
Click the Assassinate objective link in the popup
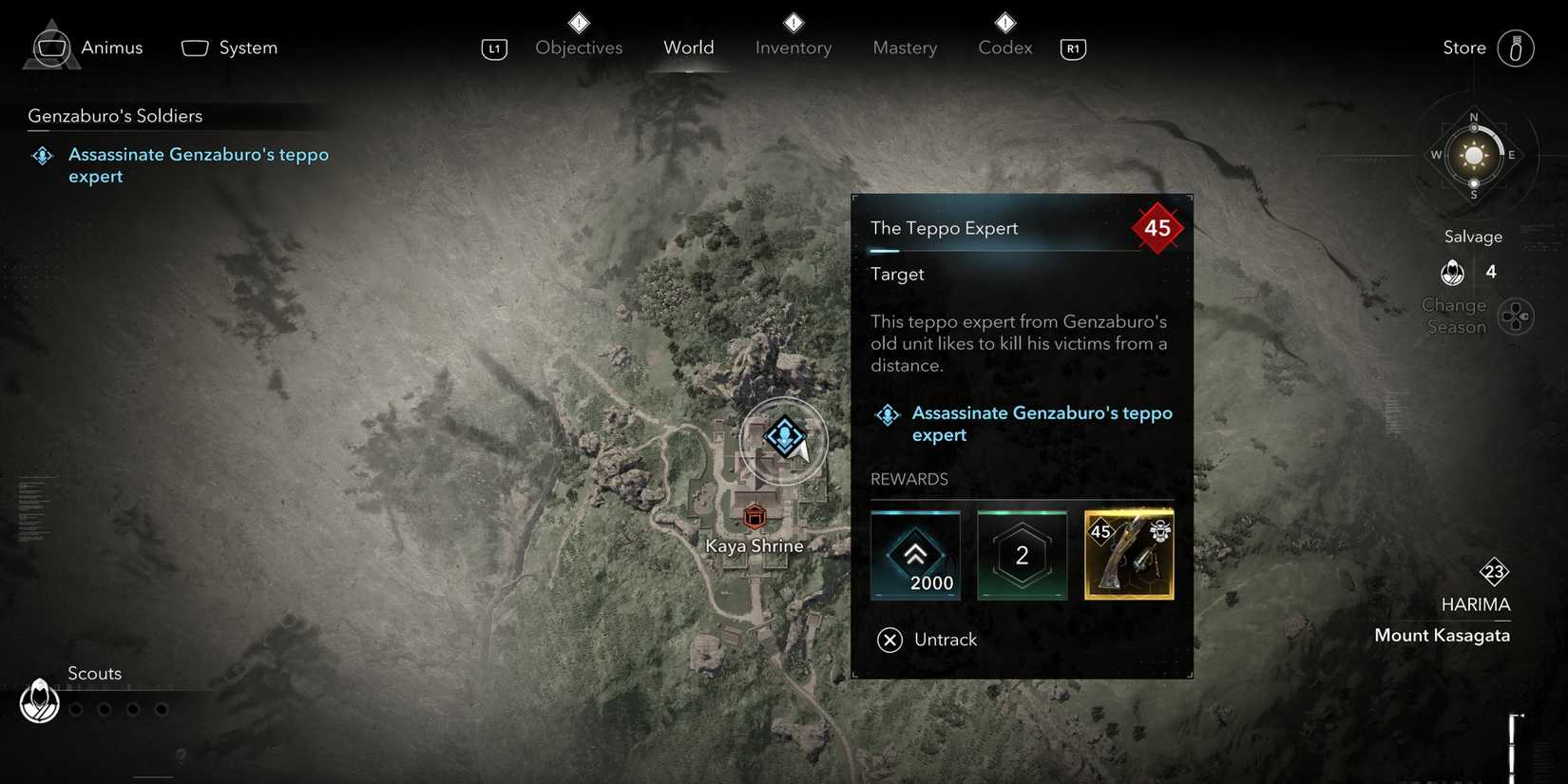[1042, 424]
